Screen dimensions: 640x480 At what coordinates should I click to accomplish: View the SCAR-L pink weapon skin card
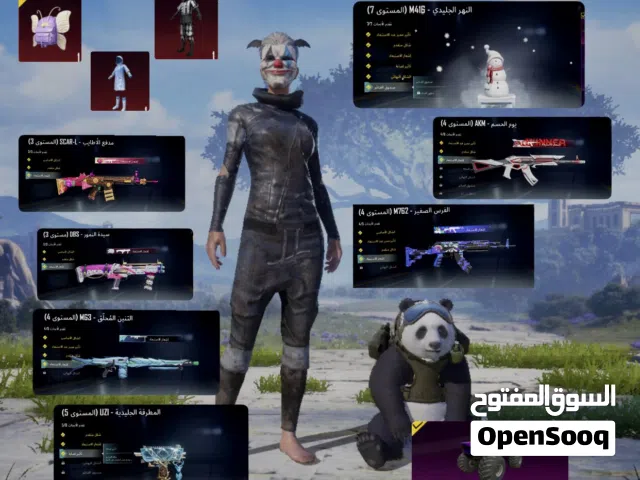(x=101, y=173)
